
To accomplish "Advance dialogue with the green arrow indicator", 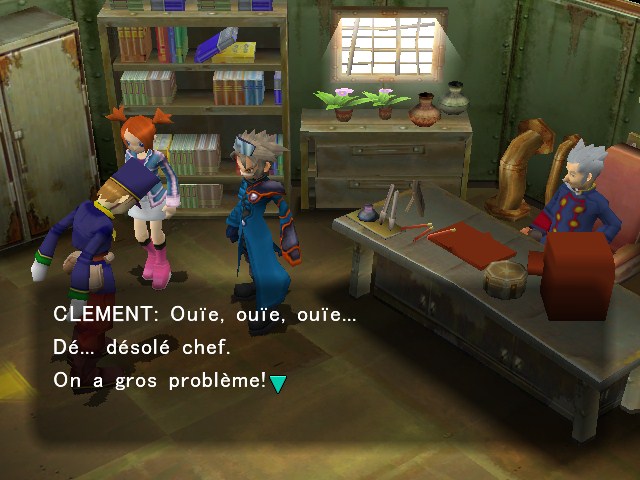I will coord(278,383).
